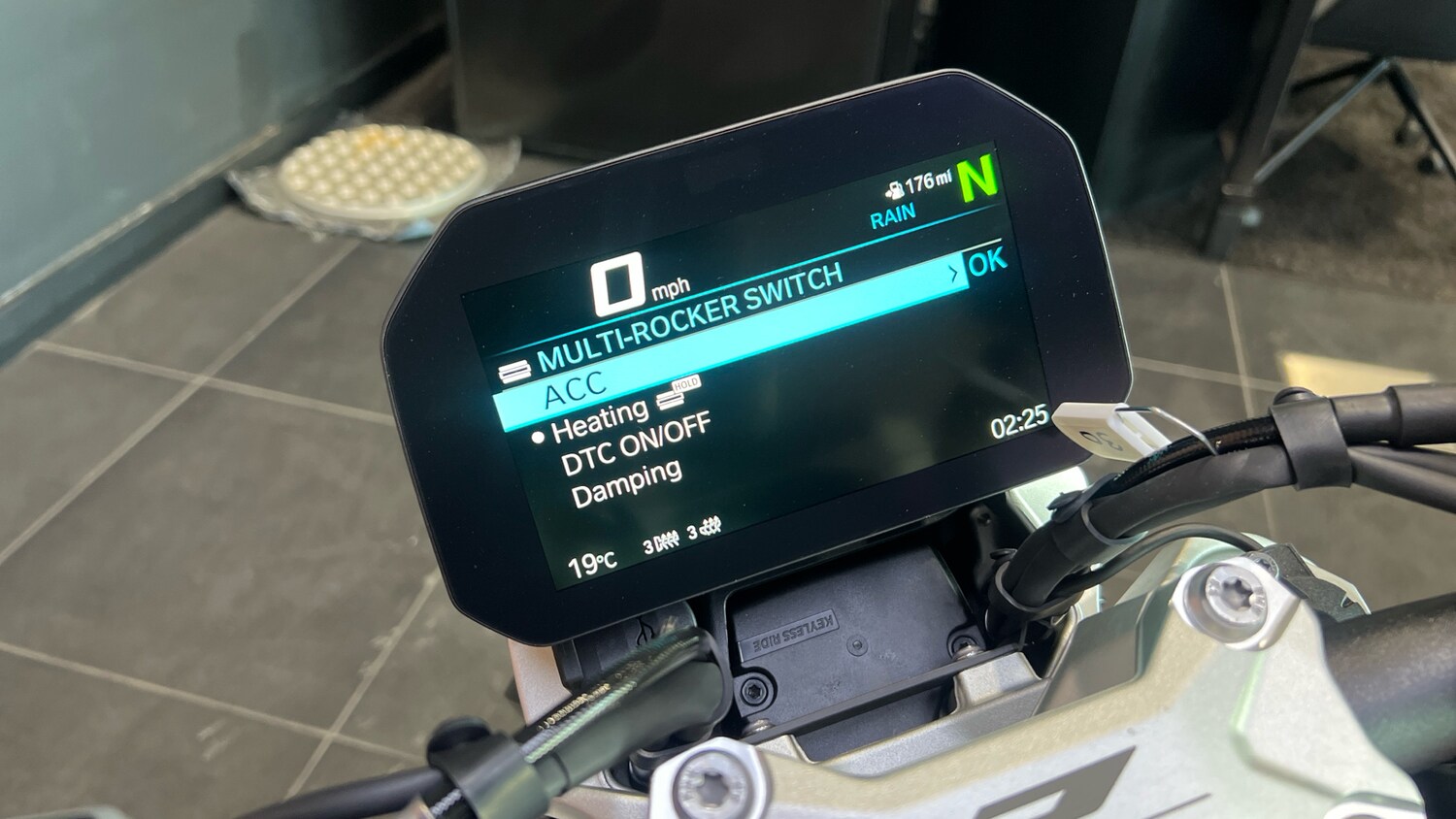Select the DTC ON/OFF radio marker
Viewport: 1456px width, 819px height.
(x=541, y=436)
